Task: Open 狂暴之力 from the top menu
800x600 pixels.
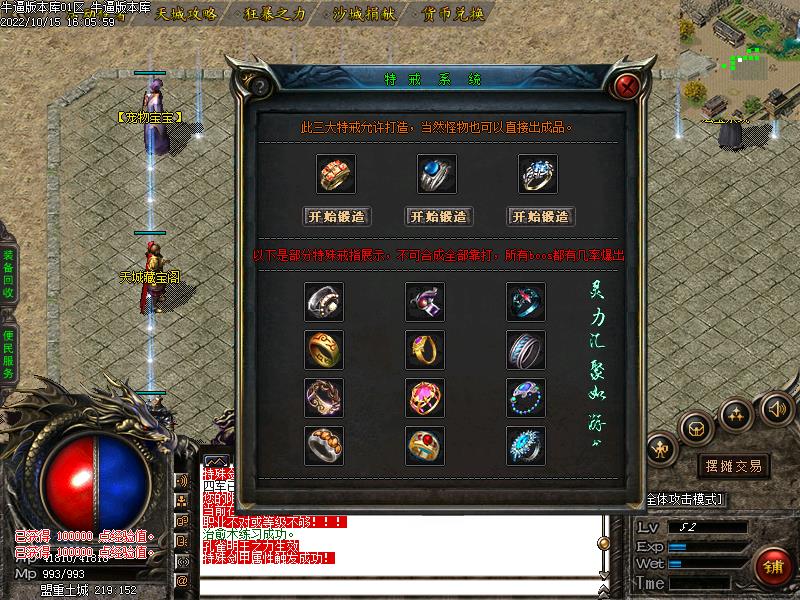Action: coord(274,14)
